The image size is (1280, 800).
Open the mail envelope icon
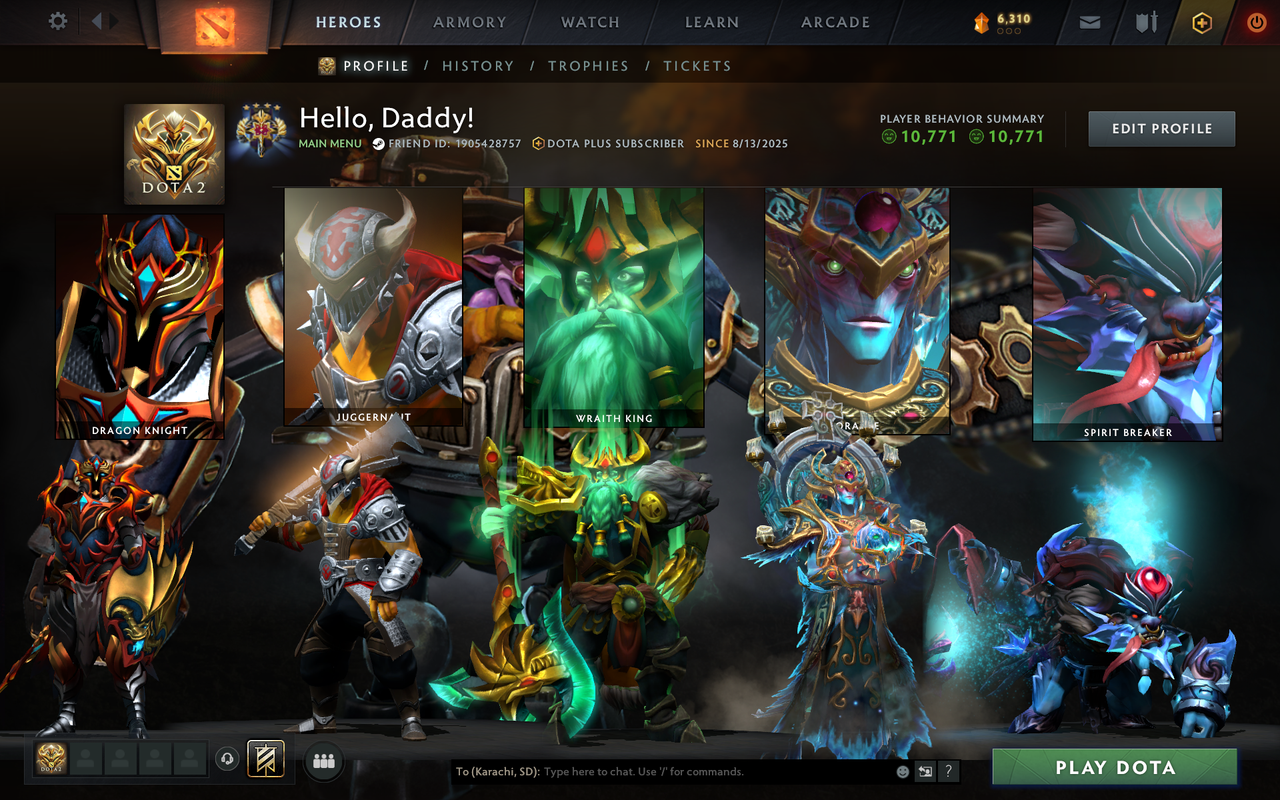click(x=1089, y=21)
